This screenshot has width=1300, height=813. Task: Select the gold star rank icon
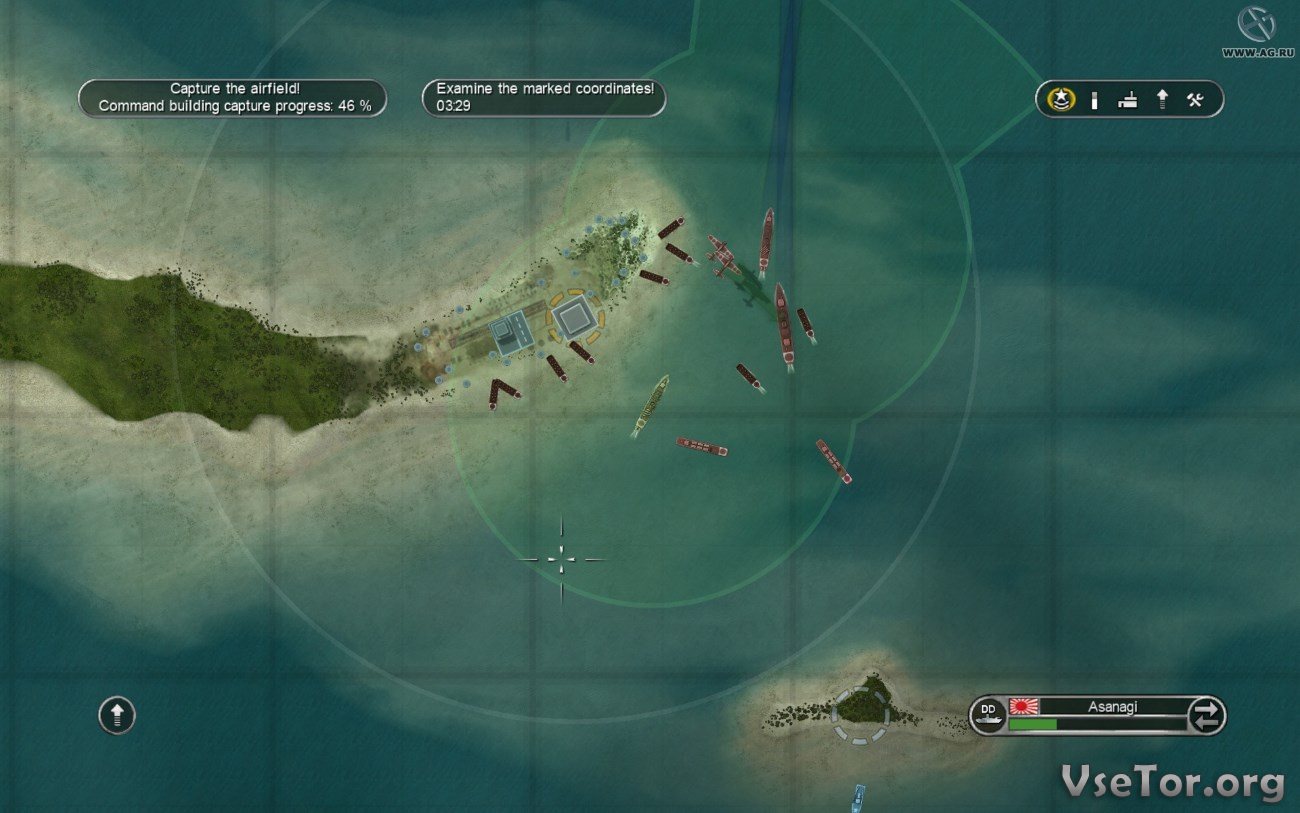click(x=1061, y=99)
